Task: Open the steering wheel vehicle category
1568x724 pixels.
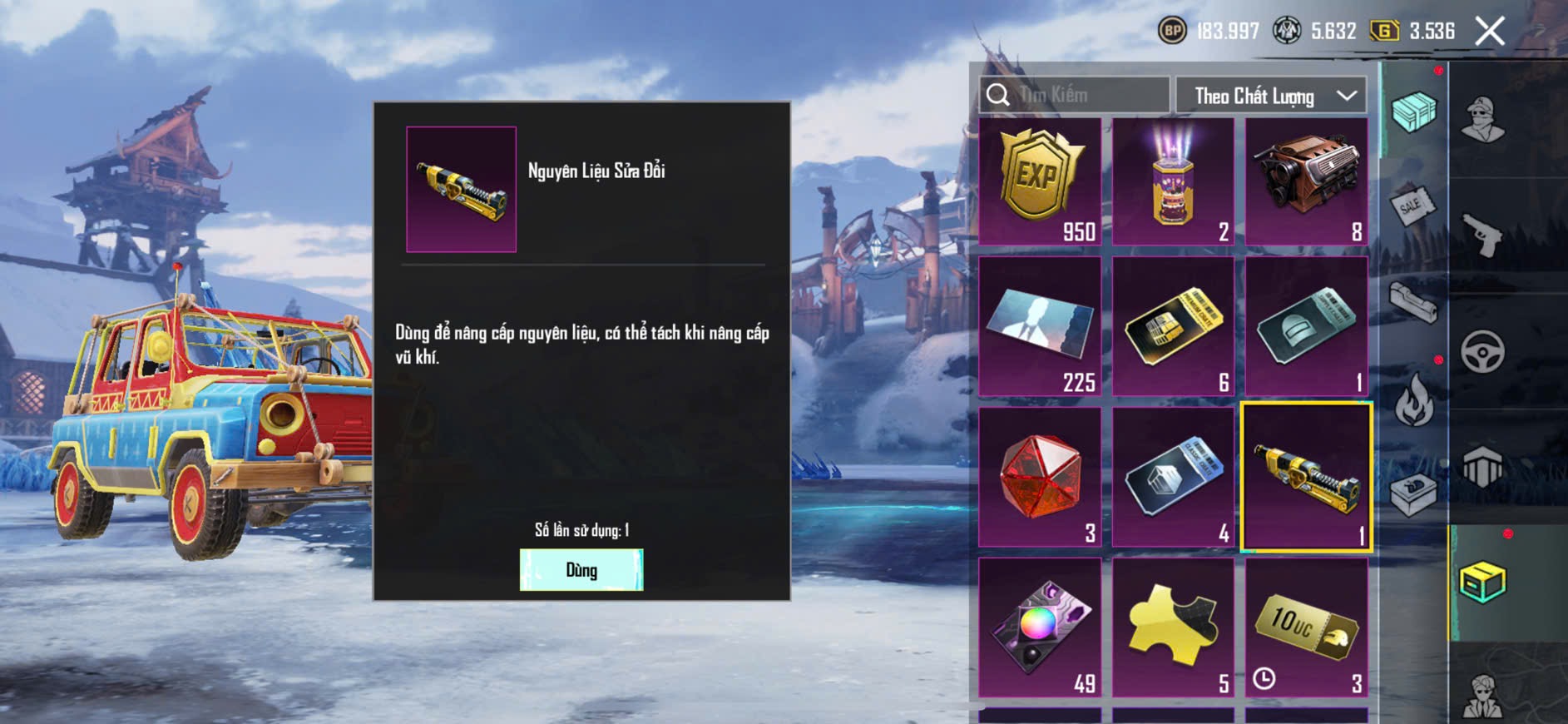Action: click(1482, 351)
